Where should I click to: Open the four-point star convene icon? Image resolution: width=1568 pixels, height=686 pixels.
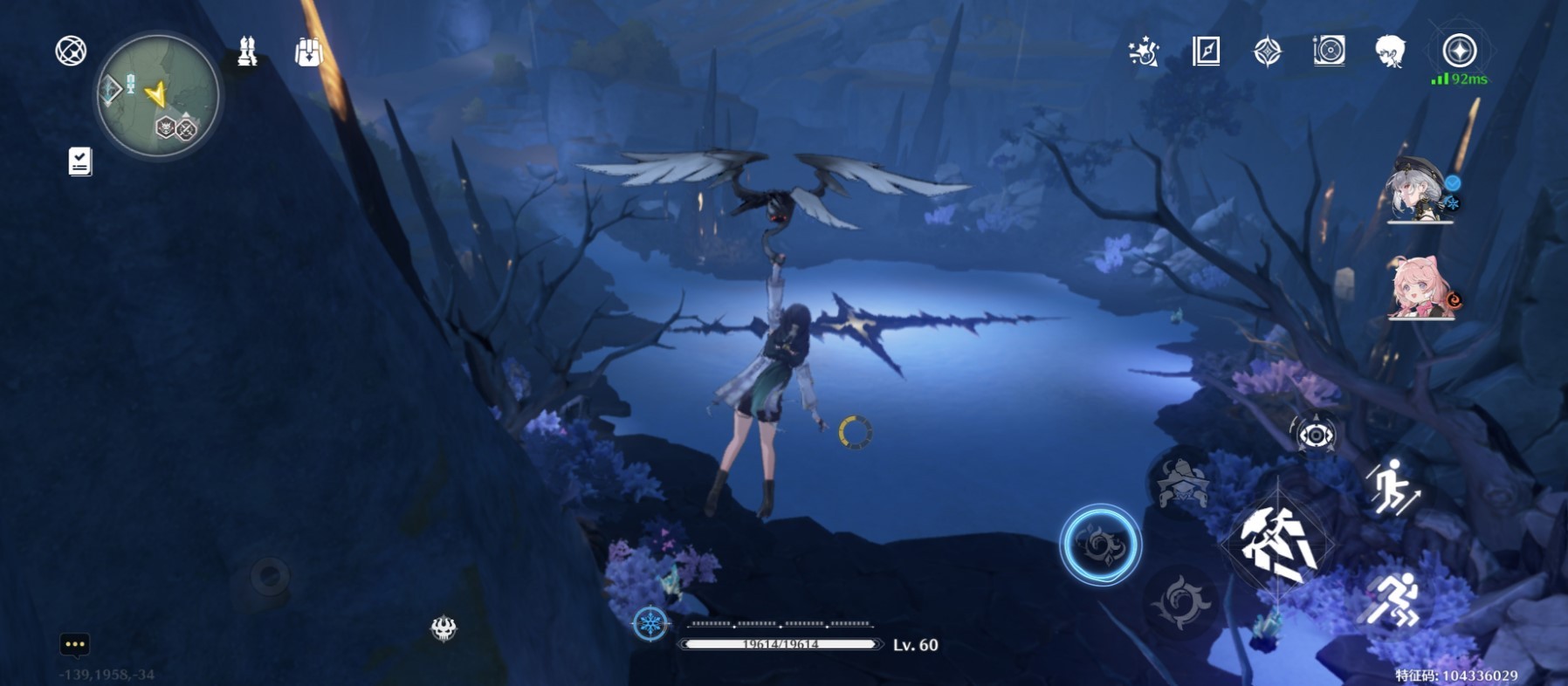coord(1267,52)
